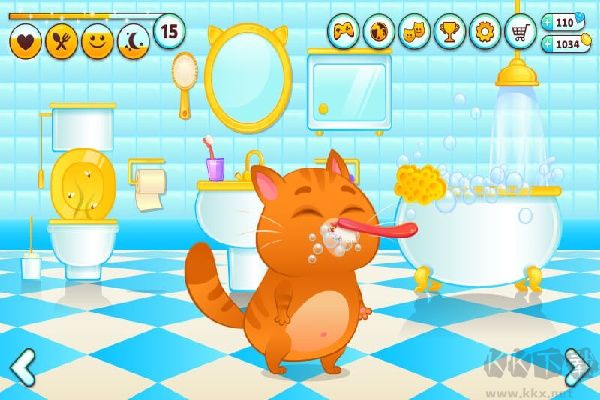Open the globe icon menu
Screen dimensions: 600x400
click(379, 31)
